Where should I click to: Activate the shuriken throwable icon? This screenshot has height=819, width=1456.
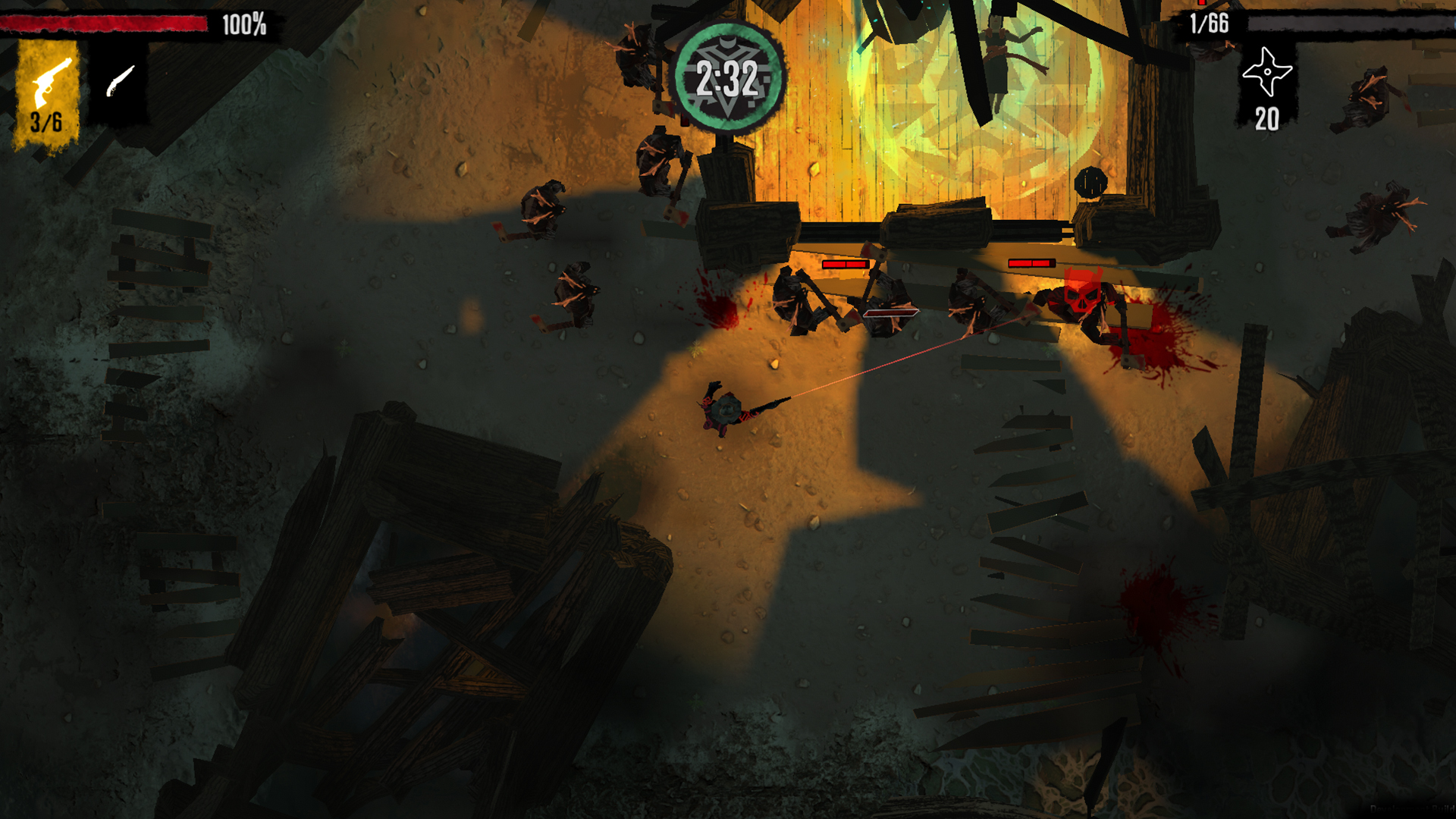click(1266, 74)
